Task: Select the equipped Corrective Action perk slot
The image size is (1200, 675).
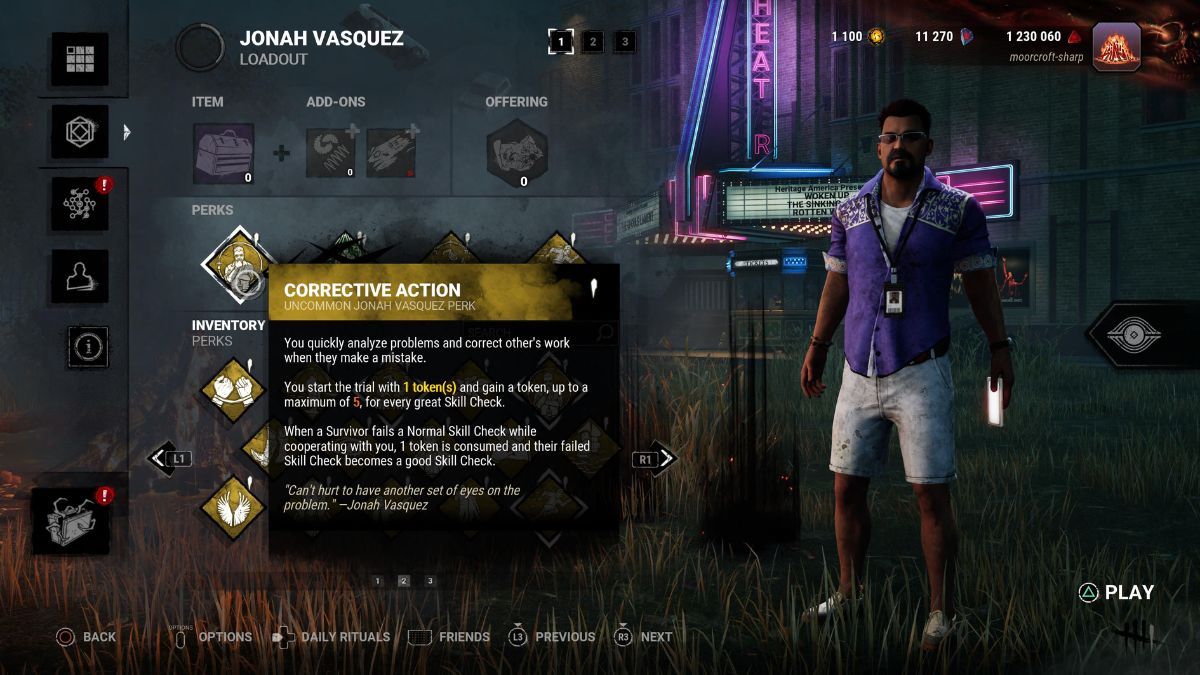Action: [x=237, y=264]
